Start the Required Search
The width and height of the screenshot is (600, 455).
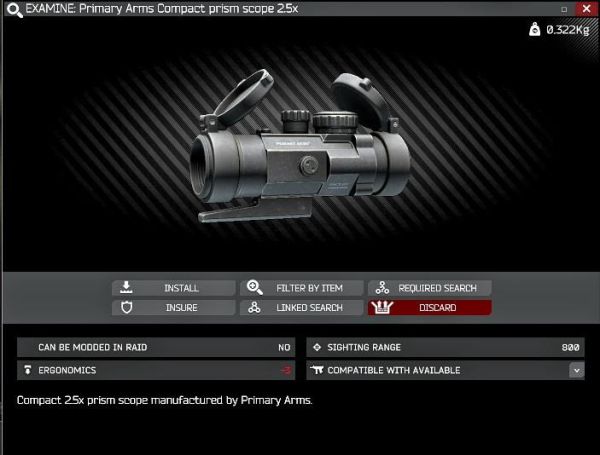pyautogui.click(x=430, y=288)
